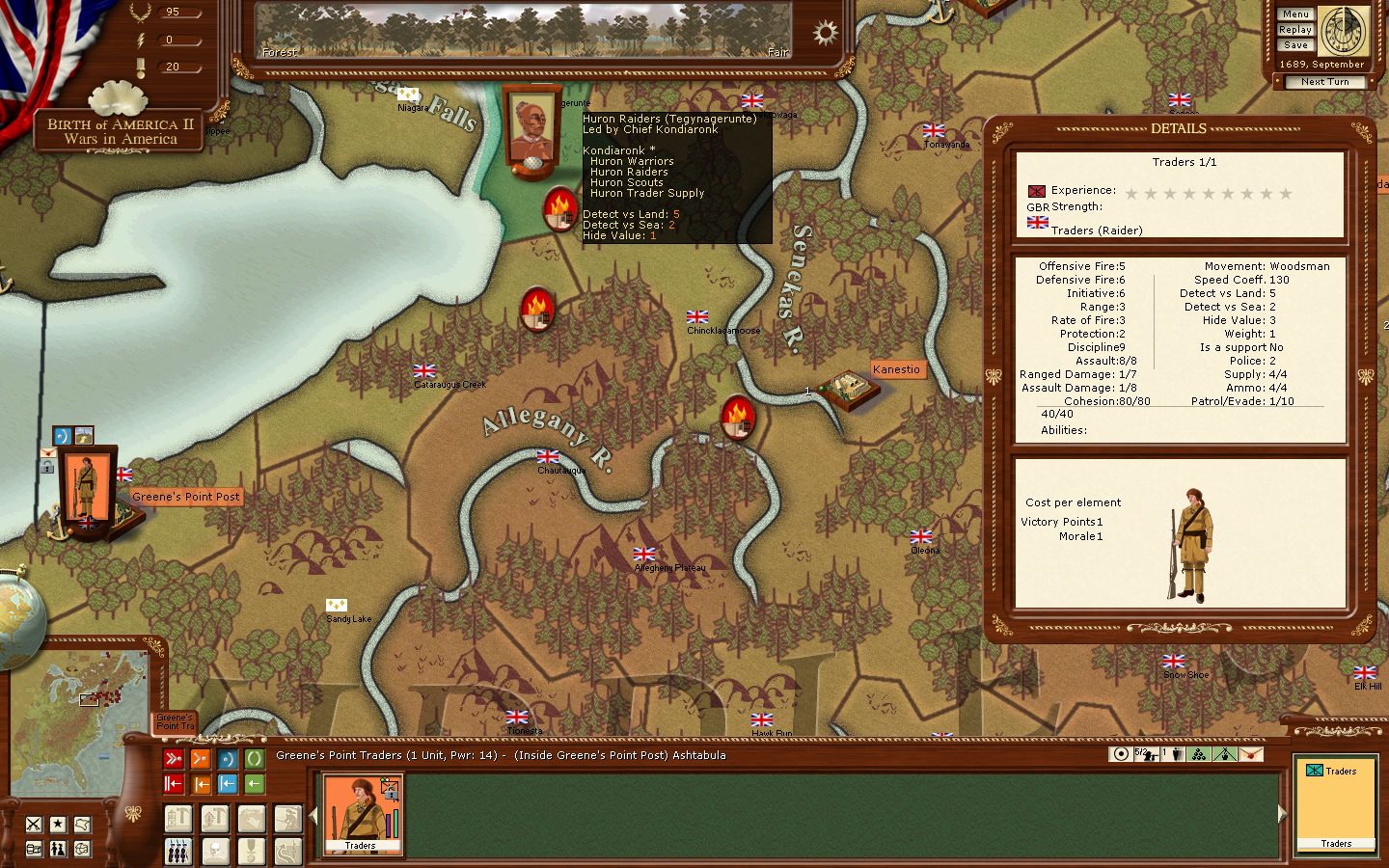Select the Traders unit portrait card

coord(362,815)
